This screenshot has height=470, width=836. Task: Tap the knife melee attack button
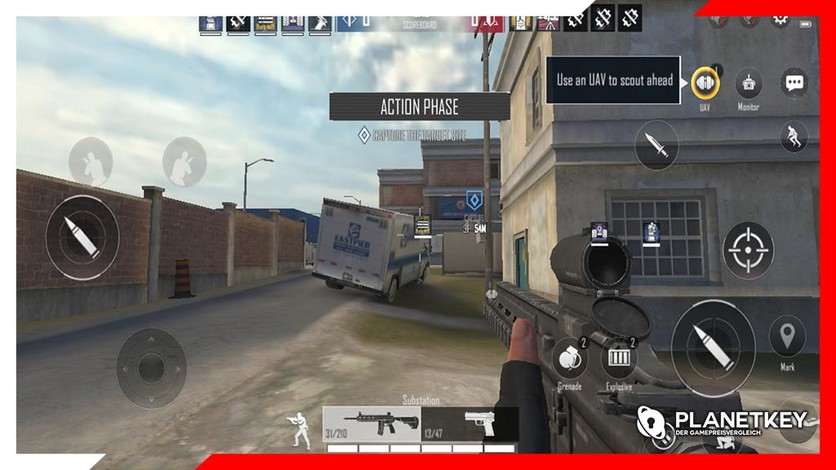(x=656, y=144)
